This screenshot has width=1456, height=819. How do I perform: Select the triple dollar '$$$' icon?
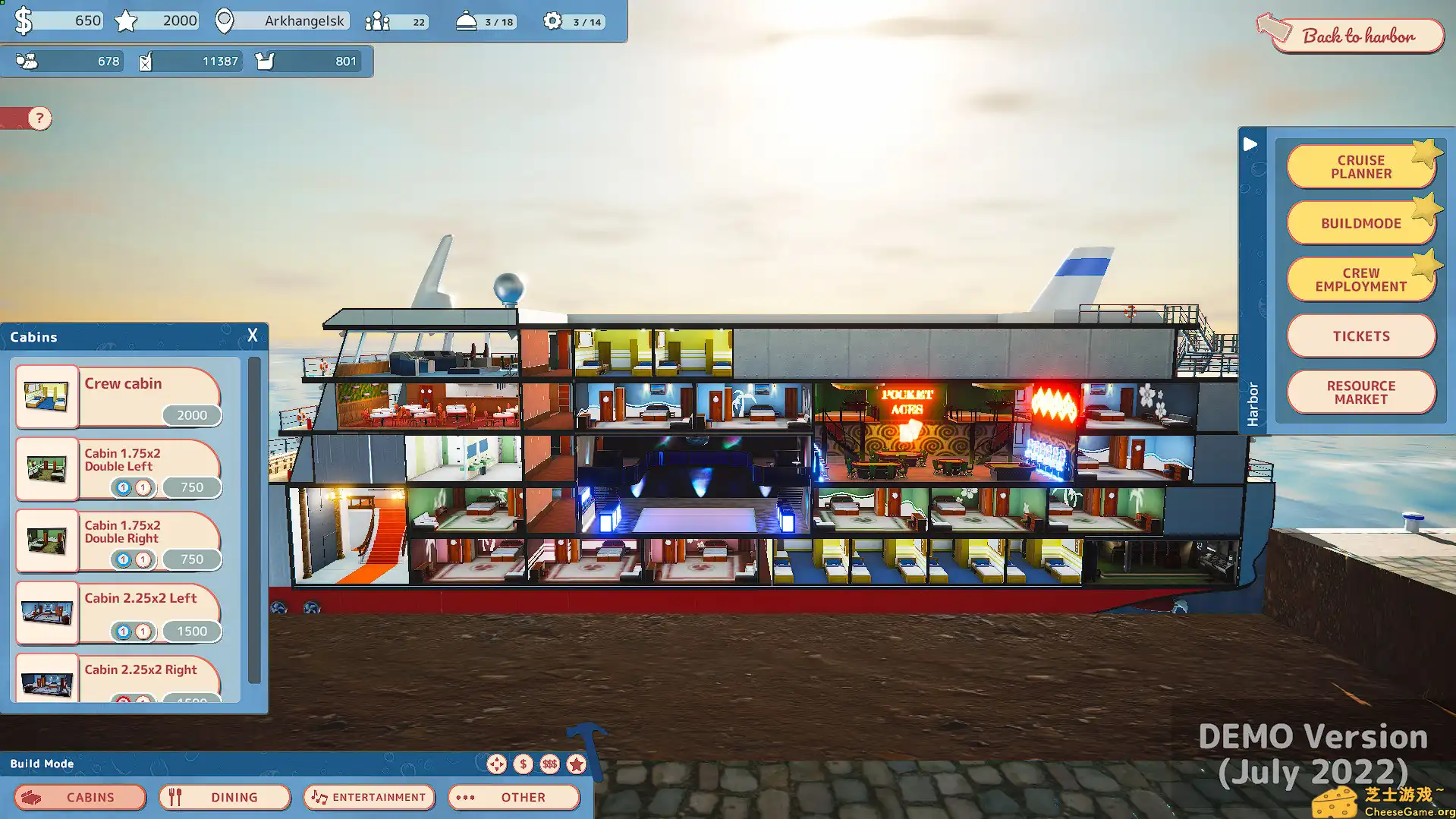click(550, 764)
